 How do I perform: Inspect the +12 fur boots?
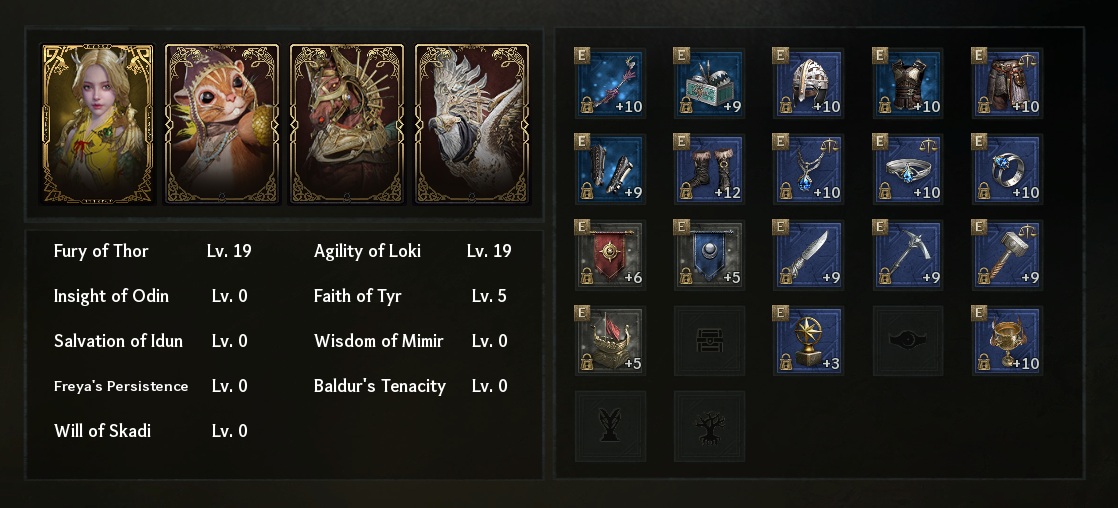[709, 169]
